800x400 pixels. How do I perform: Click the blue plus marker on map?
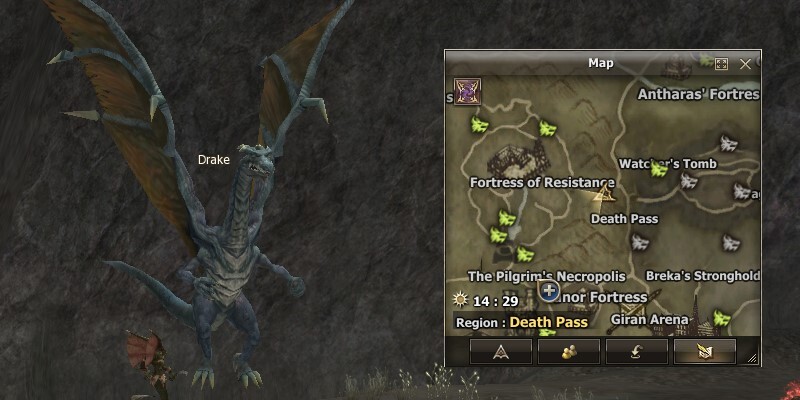548,291
